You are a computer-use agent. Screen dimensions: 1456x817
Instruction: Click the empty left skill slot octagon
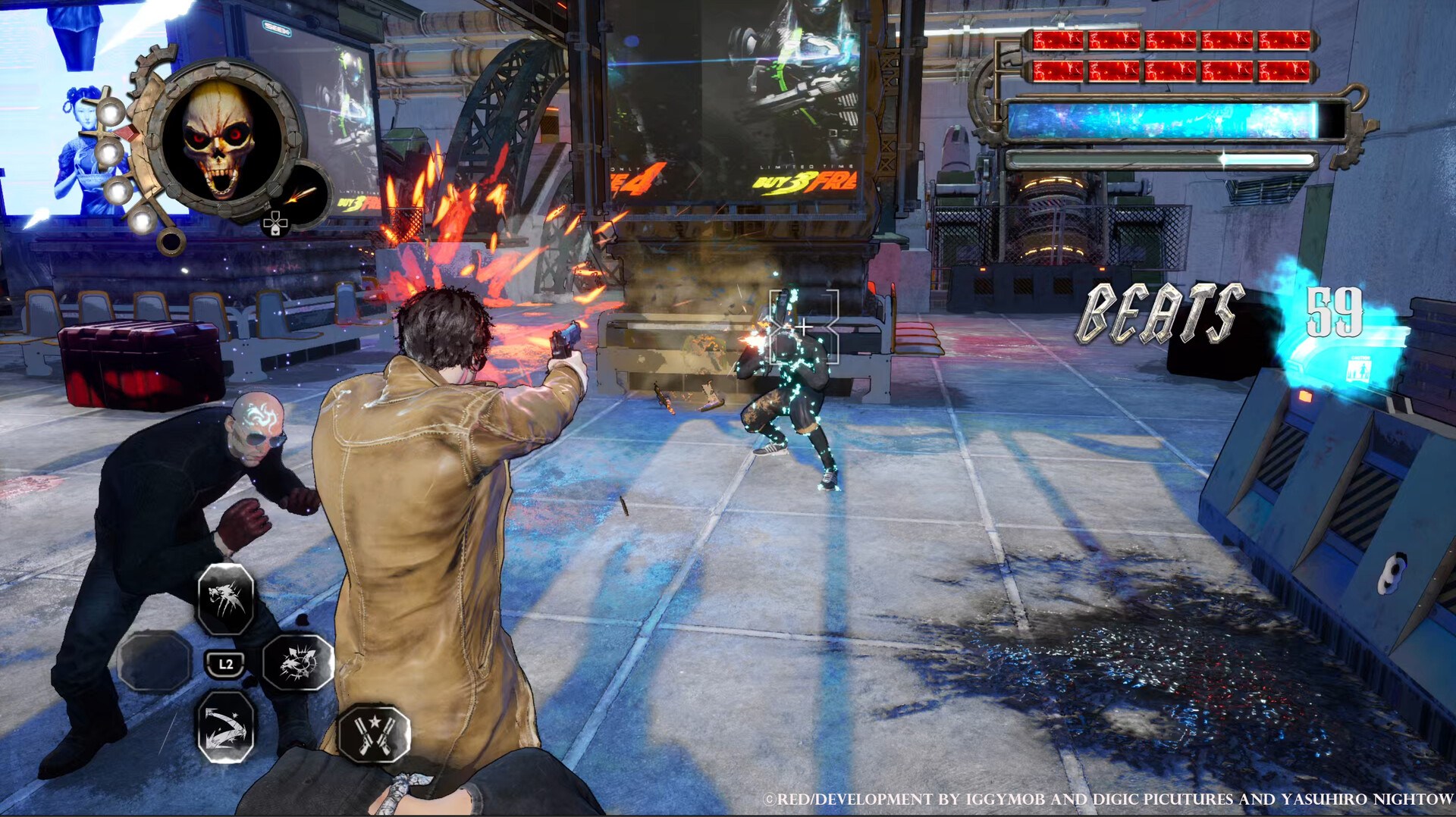[155, 660]
